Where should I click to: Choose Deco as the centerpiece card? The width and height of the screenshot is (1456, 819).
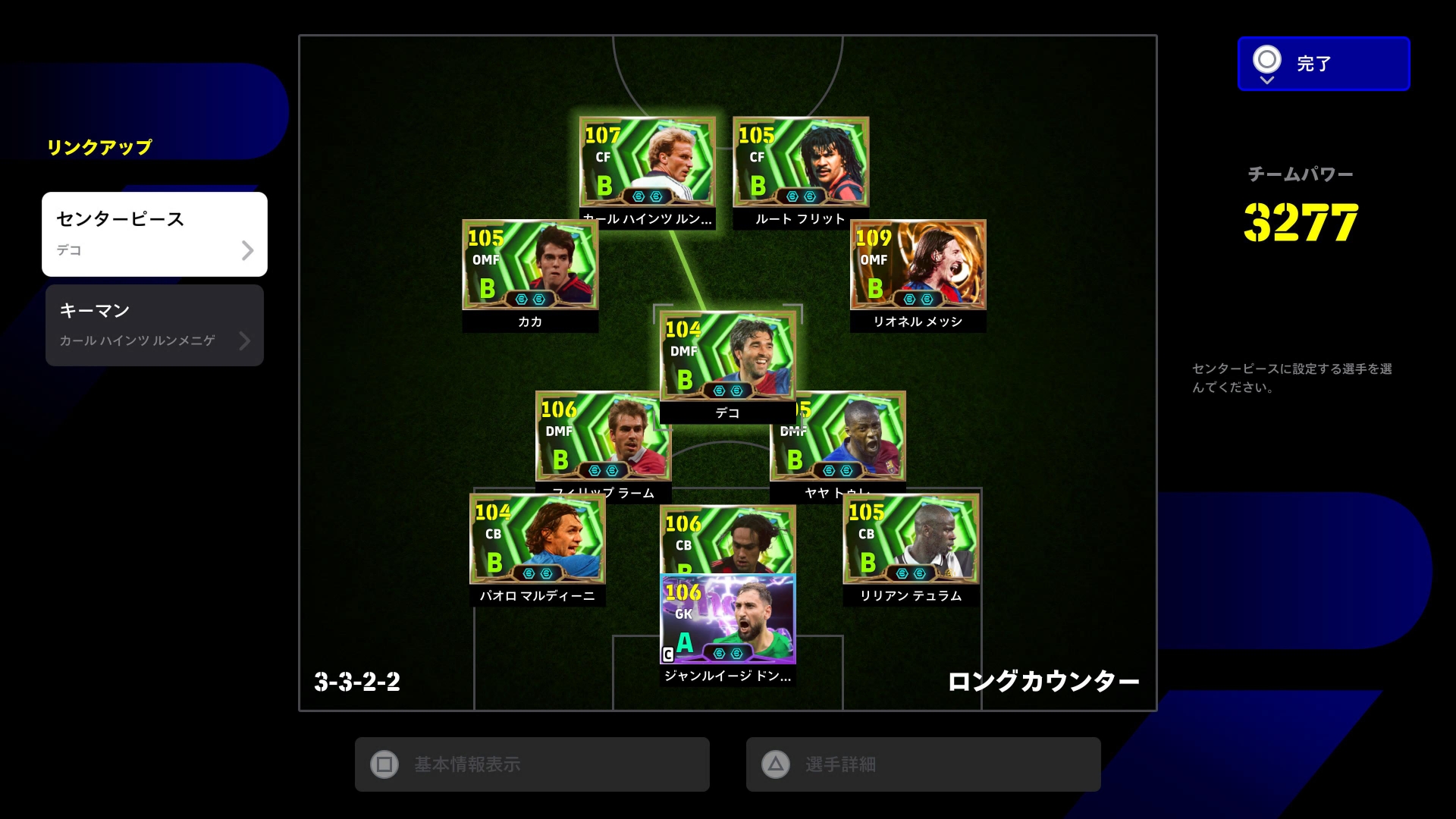pyautogui.click(x=727, y=356)
